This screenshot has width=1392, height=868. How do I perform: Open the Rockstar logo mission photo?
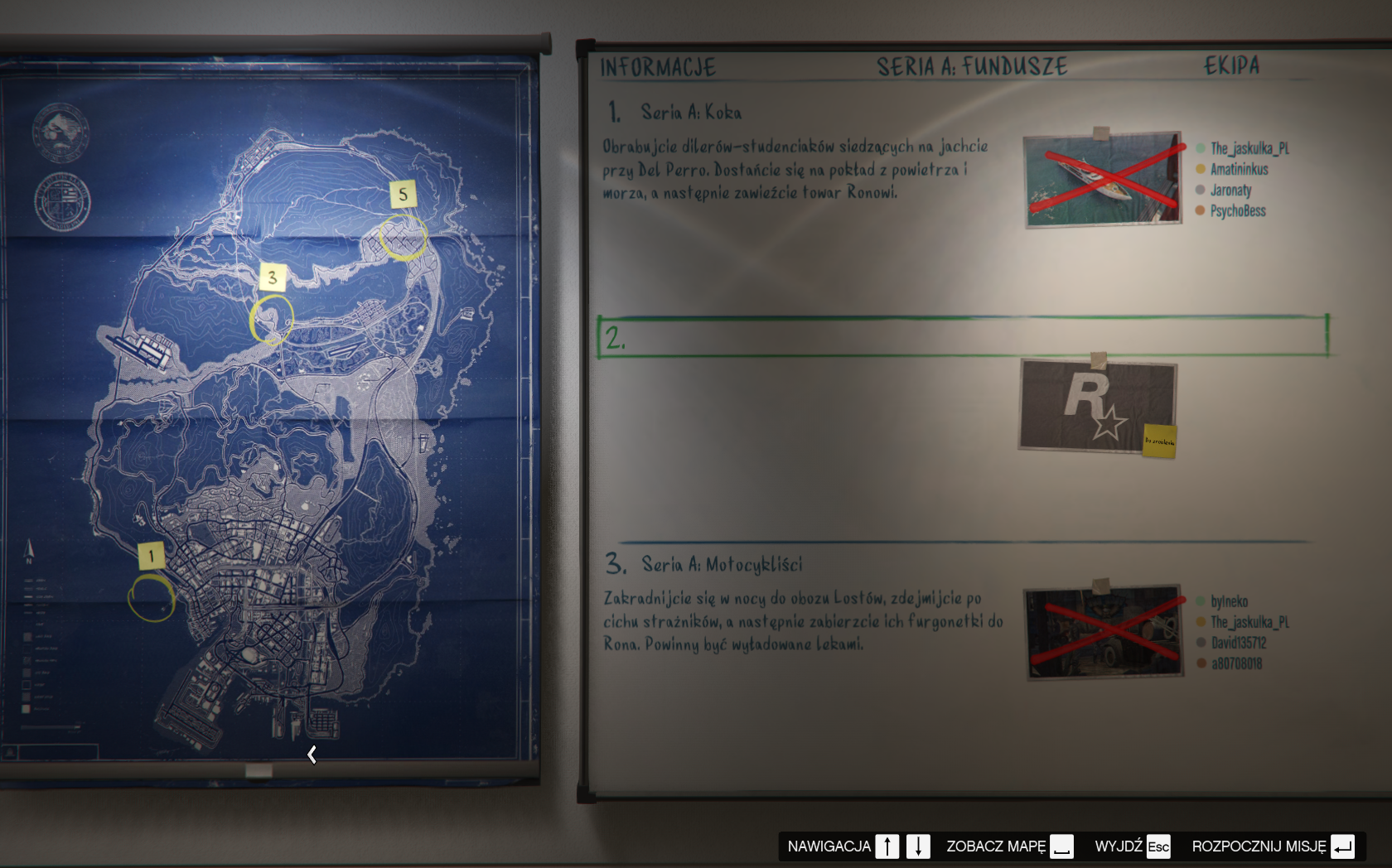click(x=1097, y=405)
